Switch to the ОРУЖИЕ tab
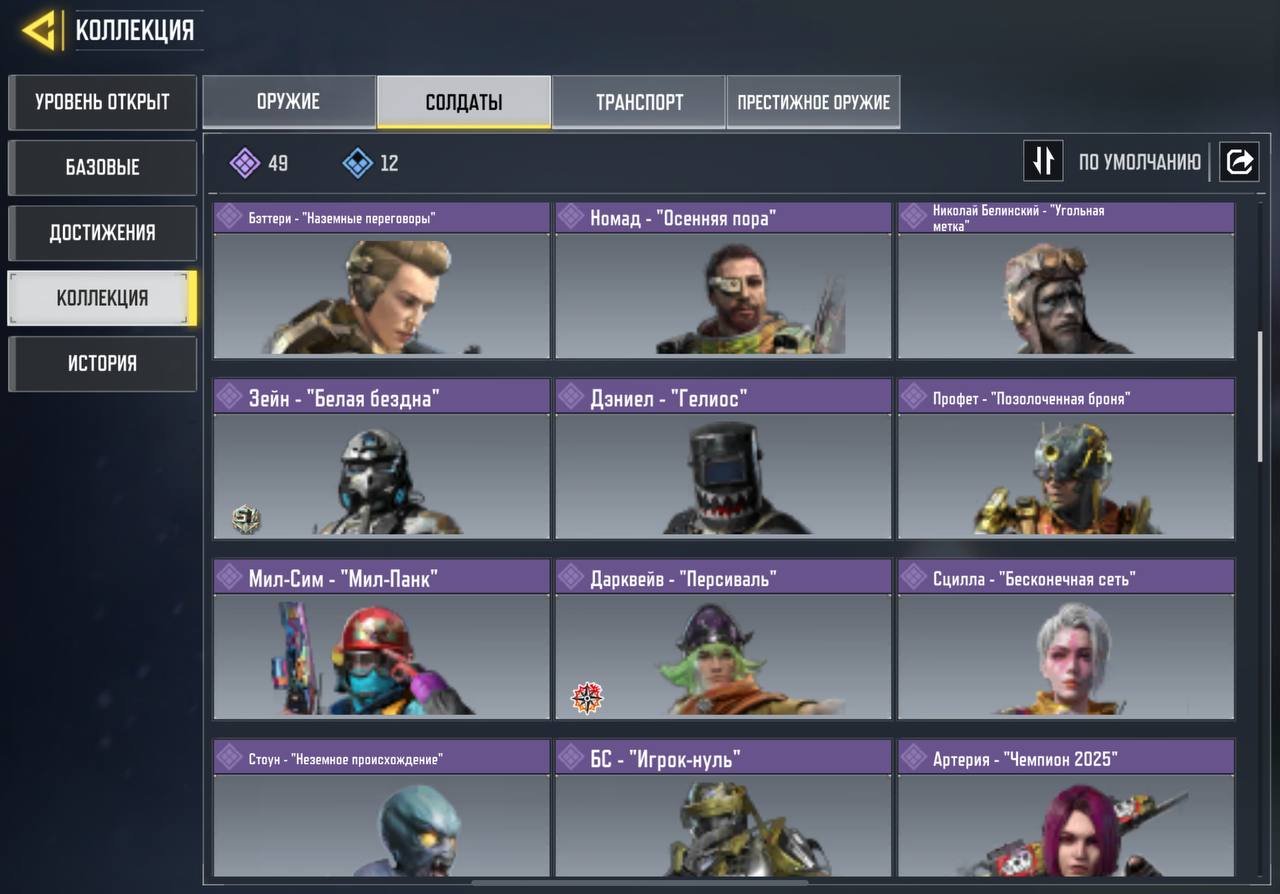Viewport: 1280px width, 894px height. coord(289,102)
